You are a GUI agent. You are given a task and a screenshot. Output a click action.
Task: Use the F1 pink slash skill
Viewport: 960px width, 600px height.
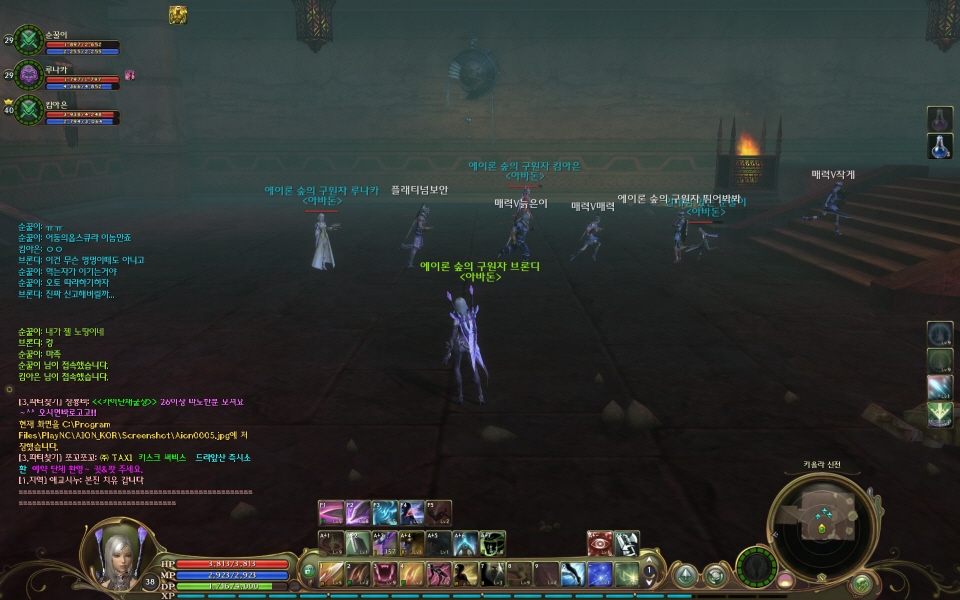point(331,513)
